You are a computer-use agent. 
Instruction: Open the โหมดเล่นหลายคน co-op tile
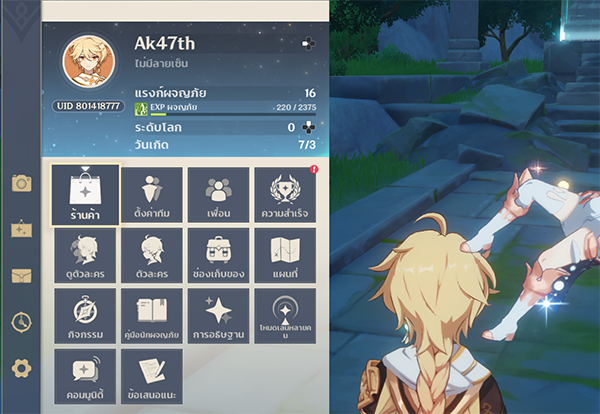pyautogui.click(x=285, y=315)
